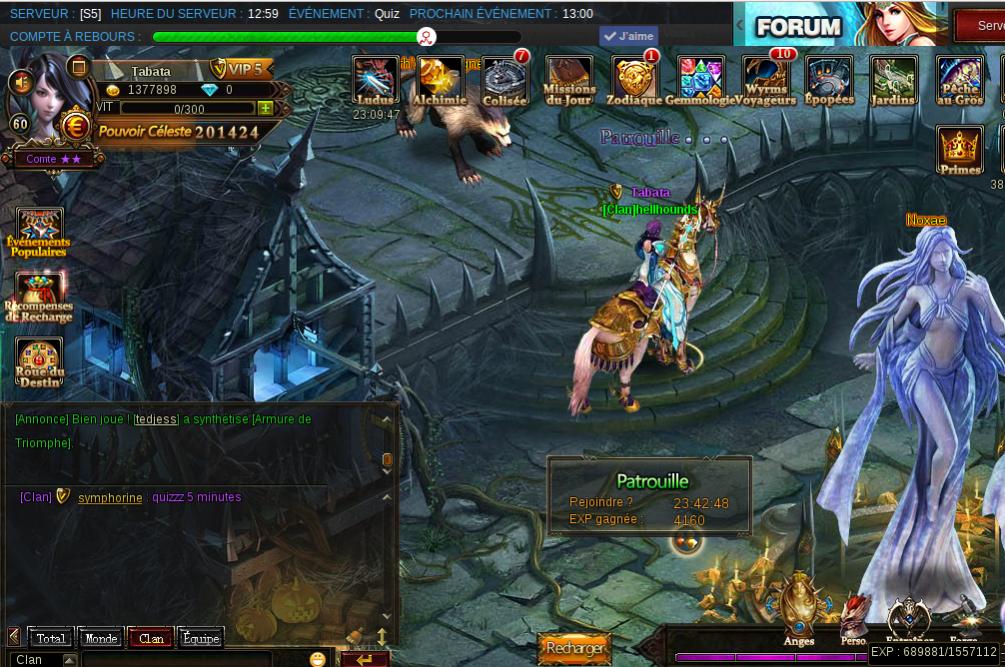Image resolution: width=1005 pixels, height=667 pixels.
Task: Open the FORUM banner link
Action: coord(798,26)
